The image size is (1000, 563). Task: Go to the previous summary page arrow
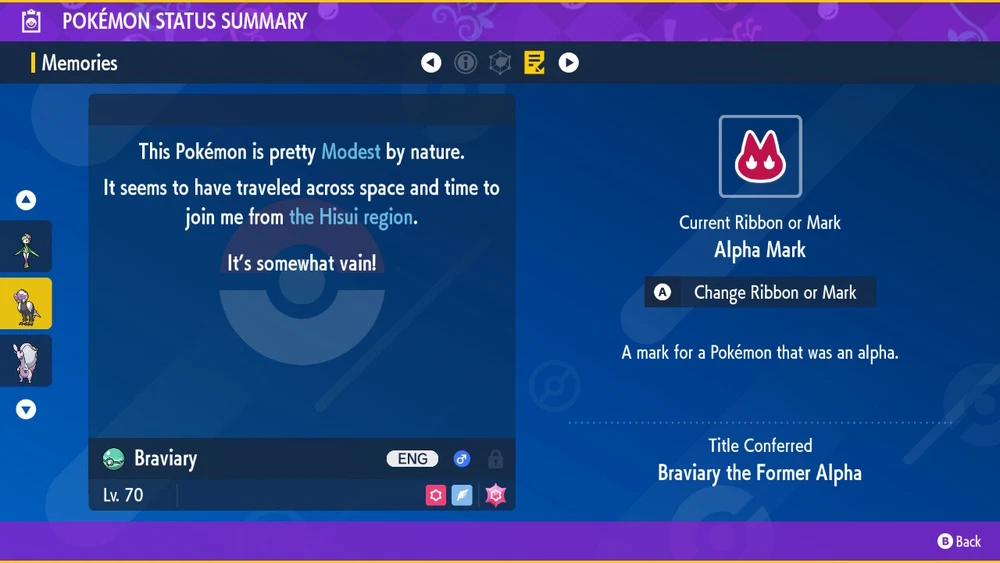click(431, 63)
